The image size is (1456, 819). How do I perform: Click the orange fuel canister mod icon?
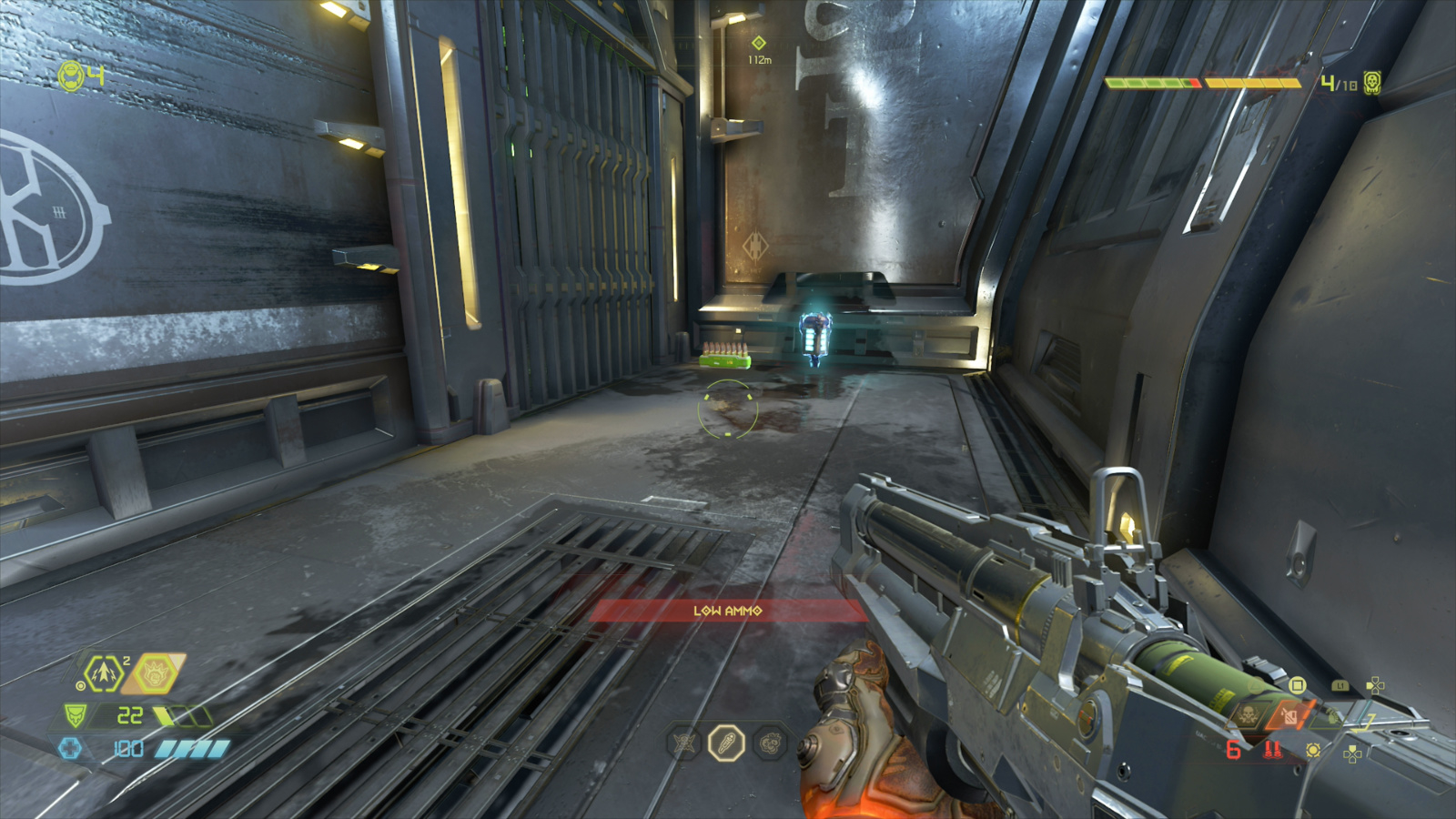pos(1288,715)
